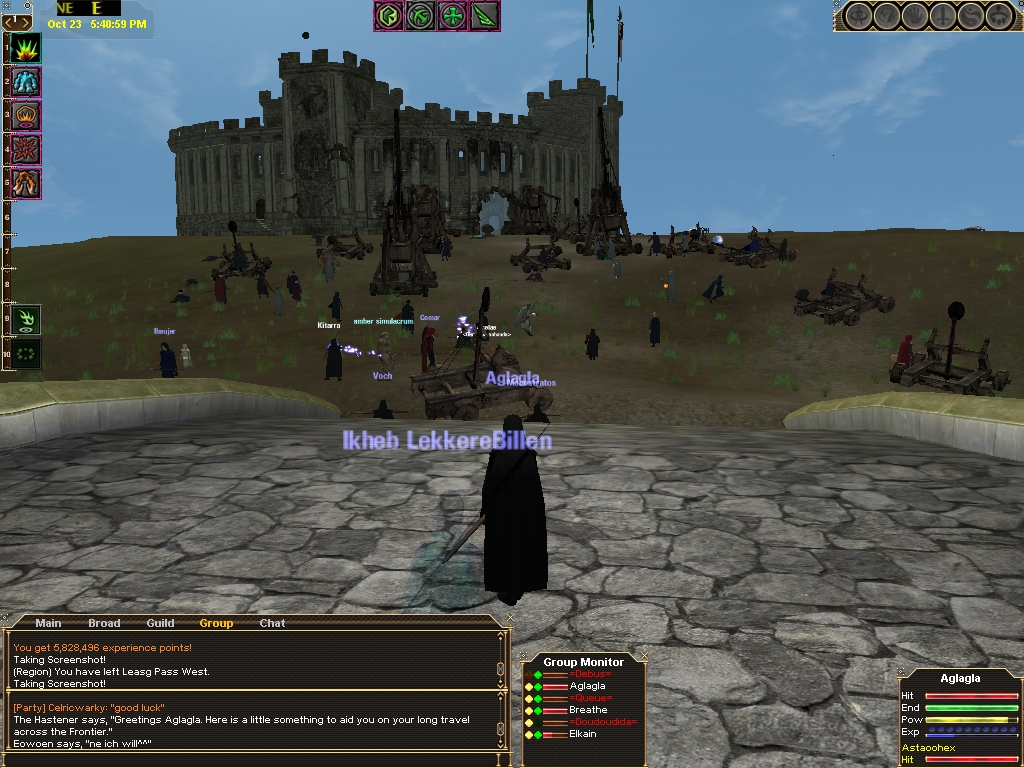Select Breathe in the Group Monitor
This screenshot has width=1024, height=768.
tap(588, 710)
